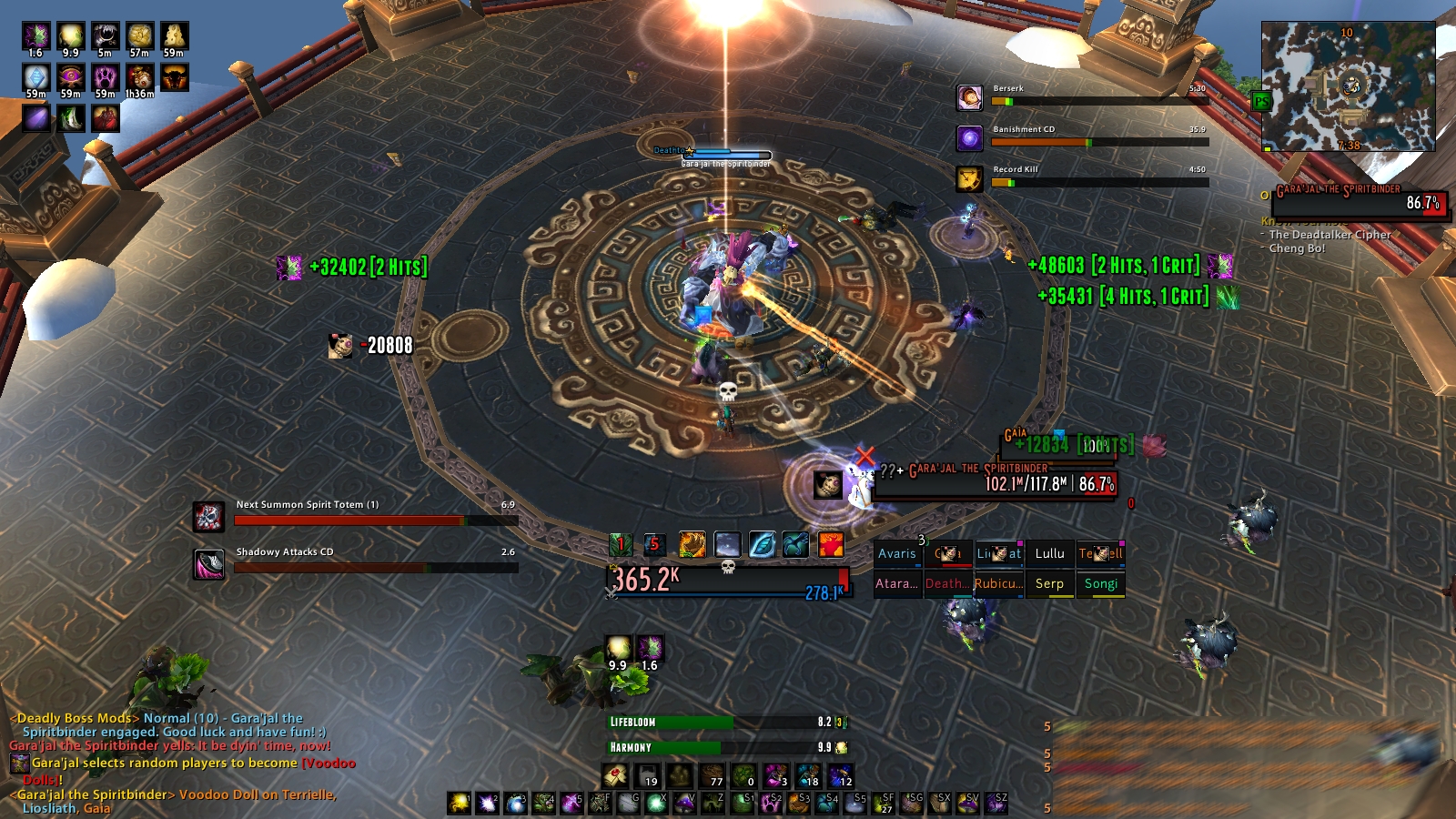Select the purple paw print buff
The width and height of the screenshot is (1456, 819).
click(106, 77)
